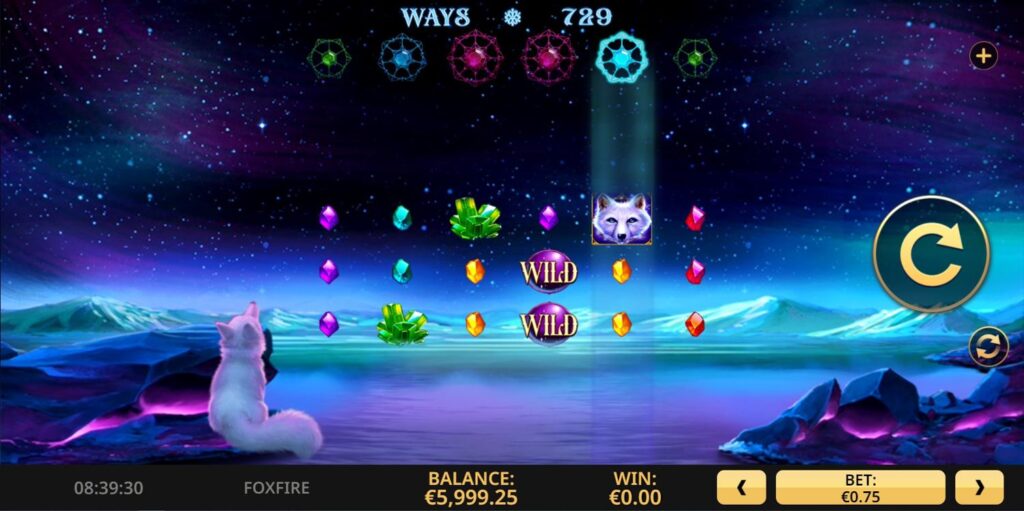Spin the reels with the large circular arrow button
Viewport: 1024px width, 511px height.
tap(931, 254)
